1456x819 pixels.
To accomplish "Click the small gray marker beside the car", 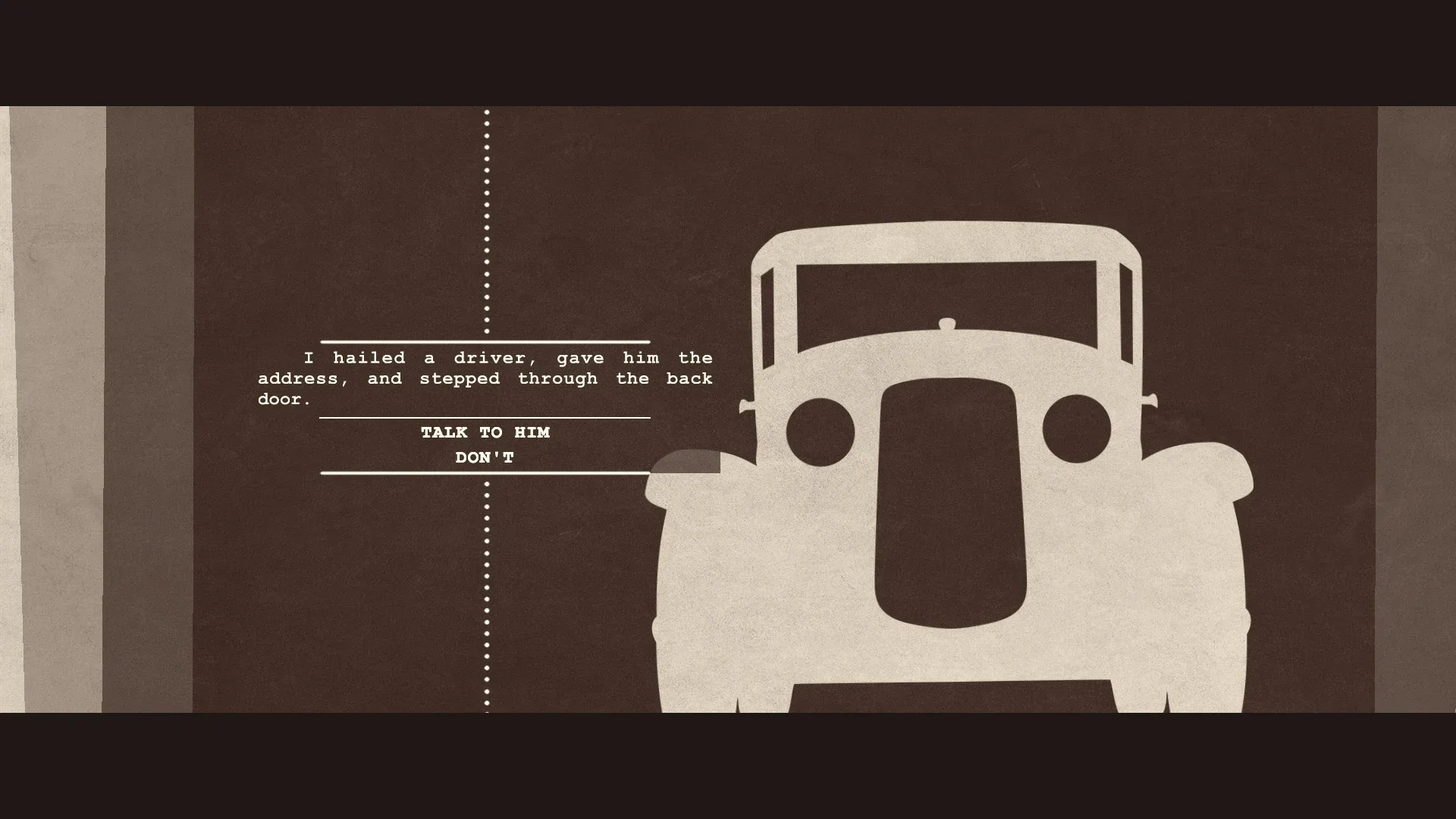I will (x=685, y=461).
